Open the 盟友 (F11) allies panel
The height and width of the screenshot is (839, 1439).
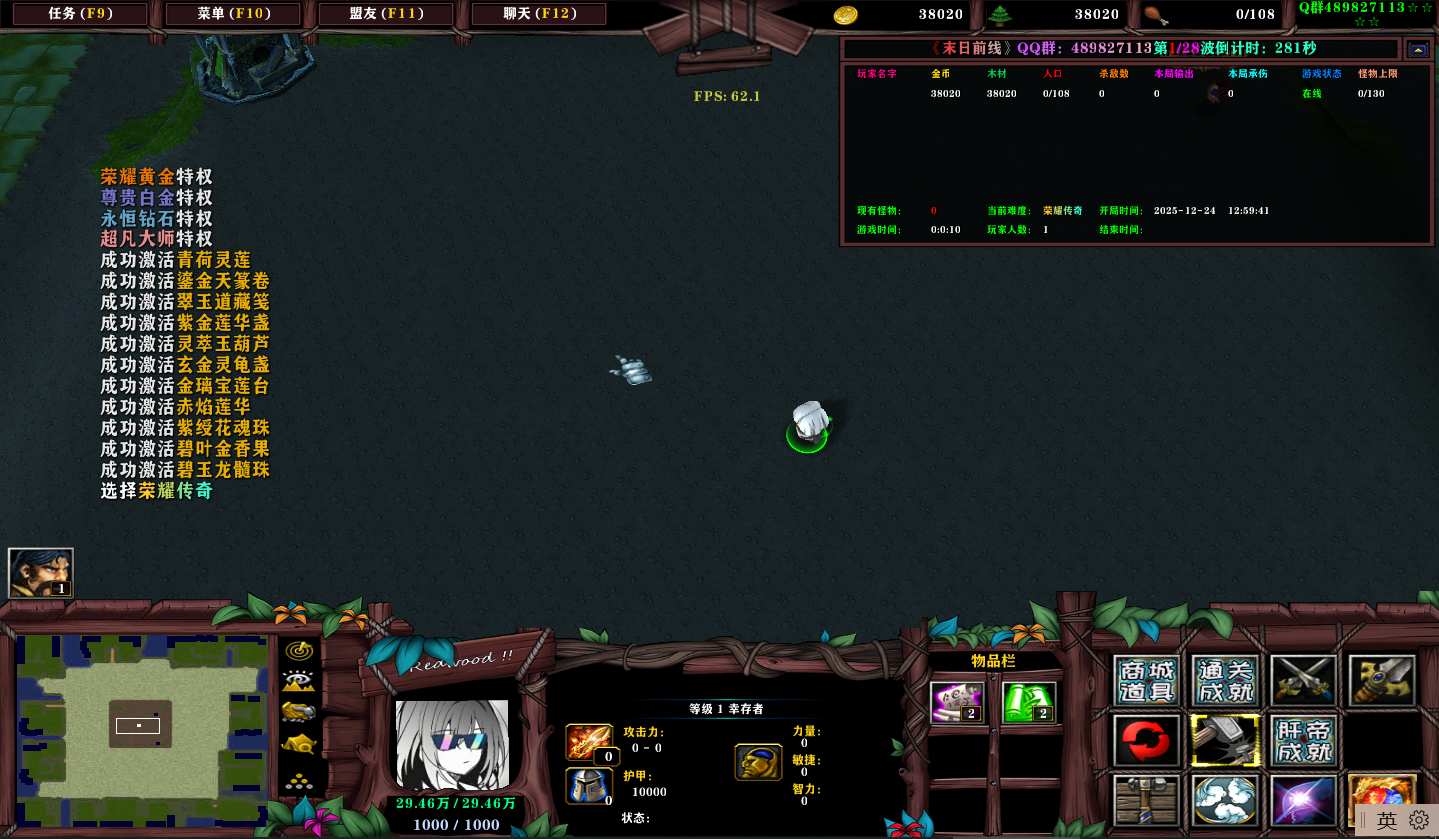pos(386,14)
